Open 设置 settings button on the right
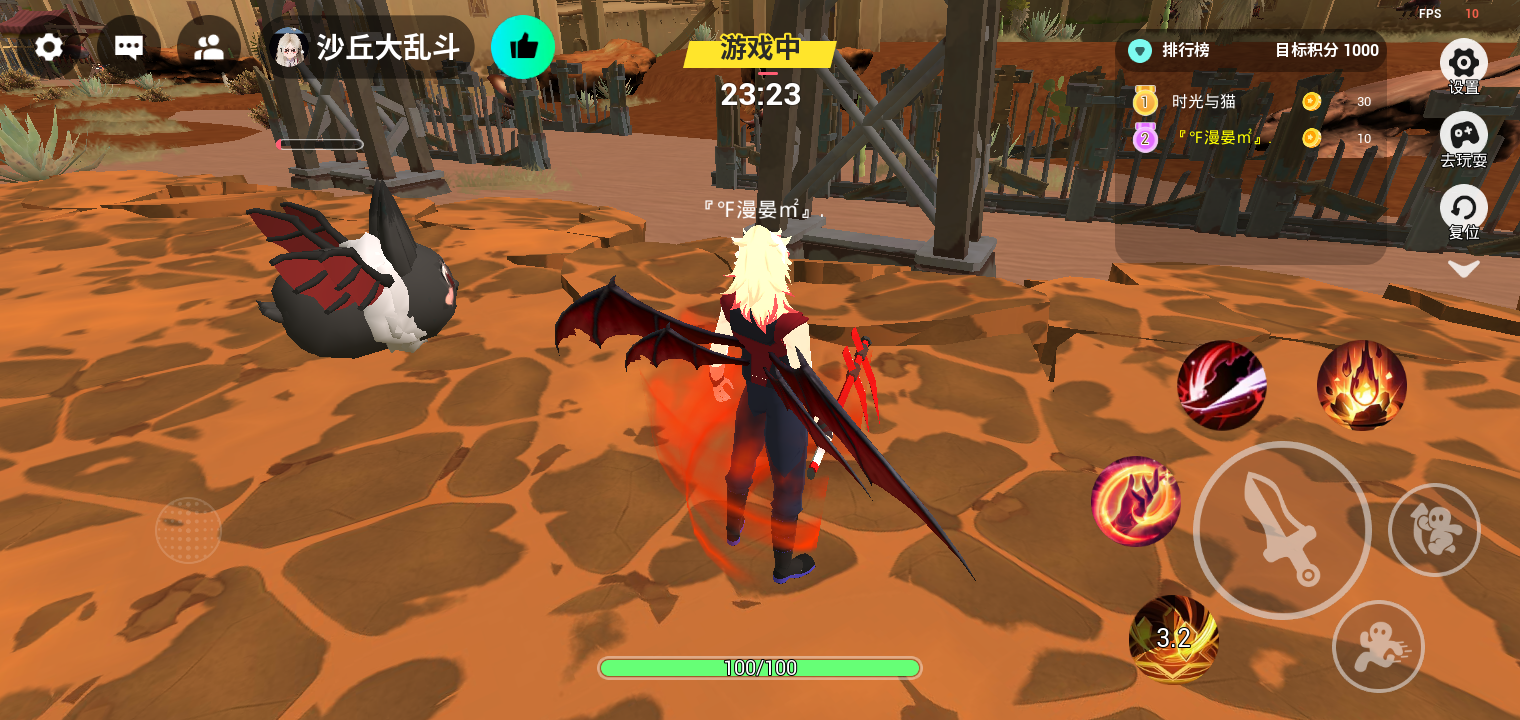 [x=1463, y=65]
